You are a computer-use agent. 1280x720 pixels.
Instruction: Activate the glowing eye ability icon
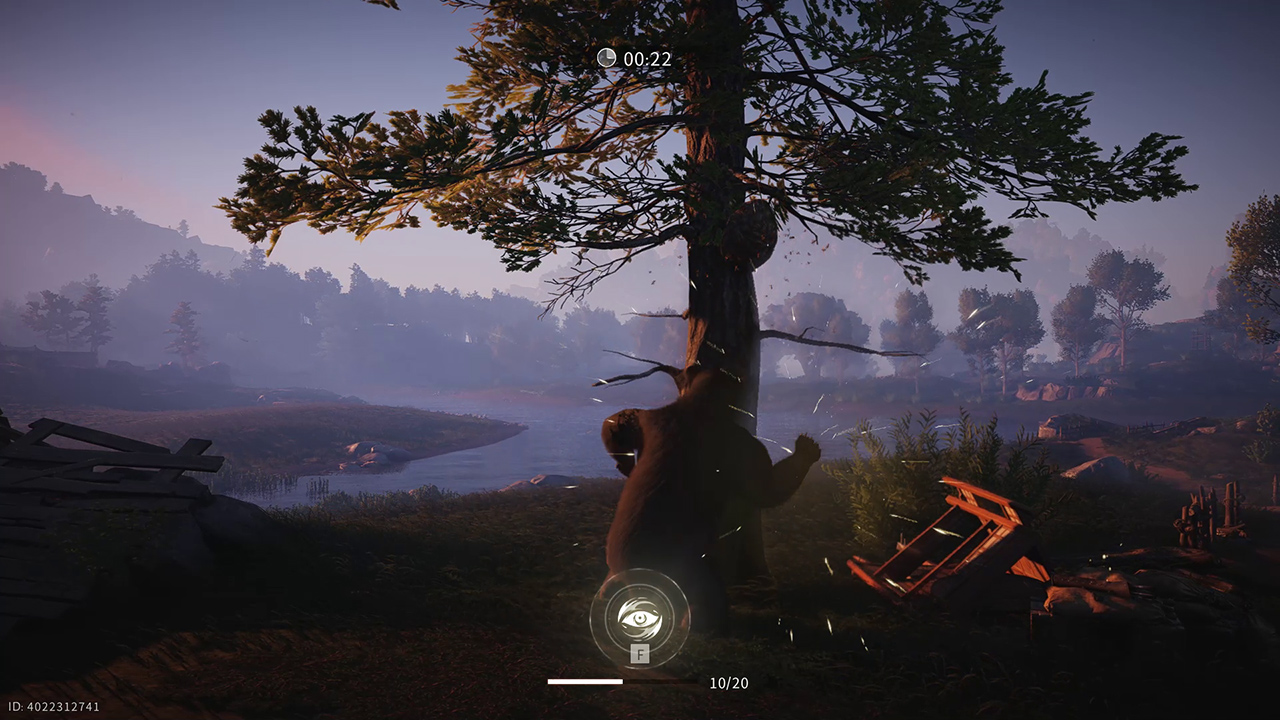click(x=640, y=618)
